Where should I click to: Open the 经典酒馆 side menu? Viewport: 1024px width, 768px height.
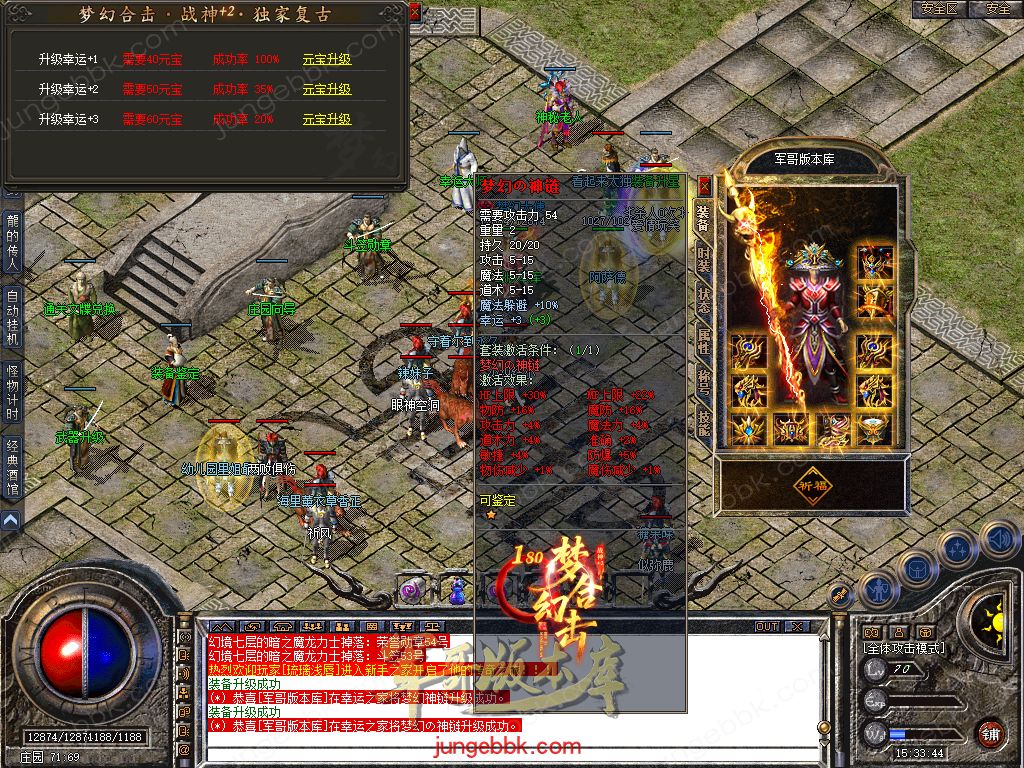pos(12,468)
